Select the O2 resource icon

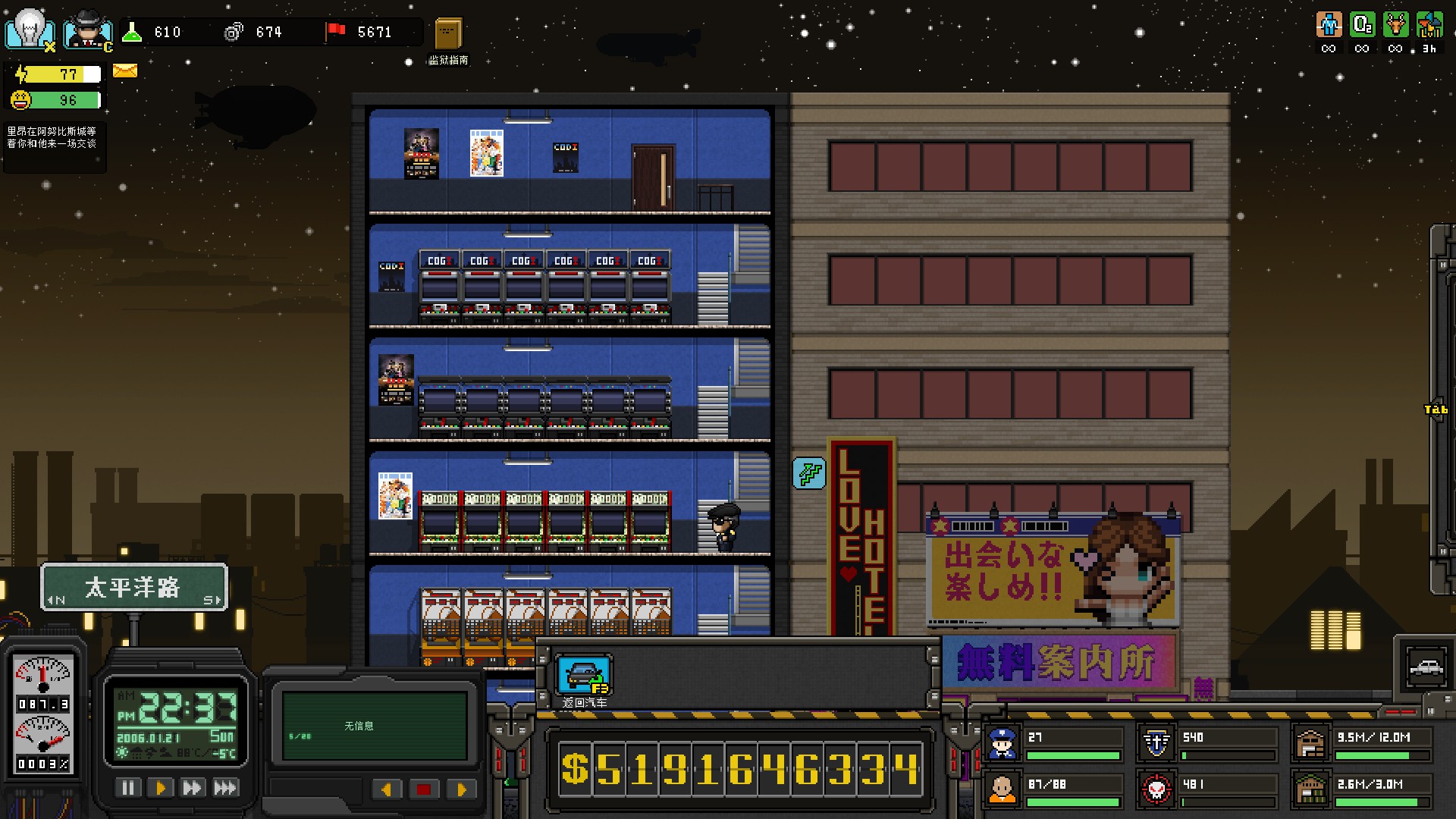point(1363,24)
